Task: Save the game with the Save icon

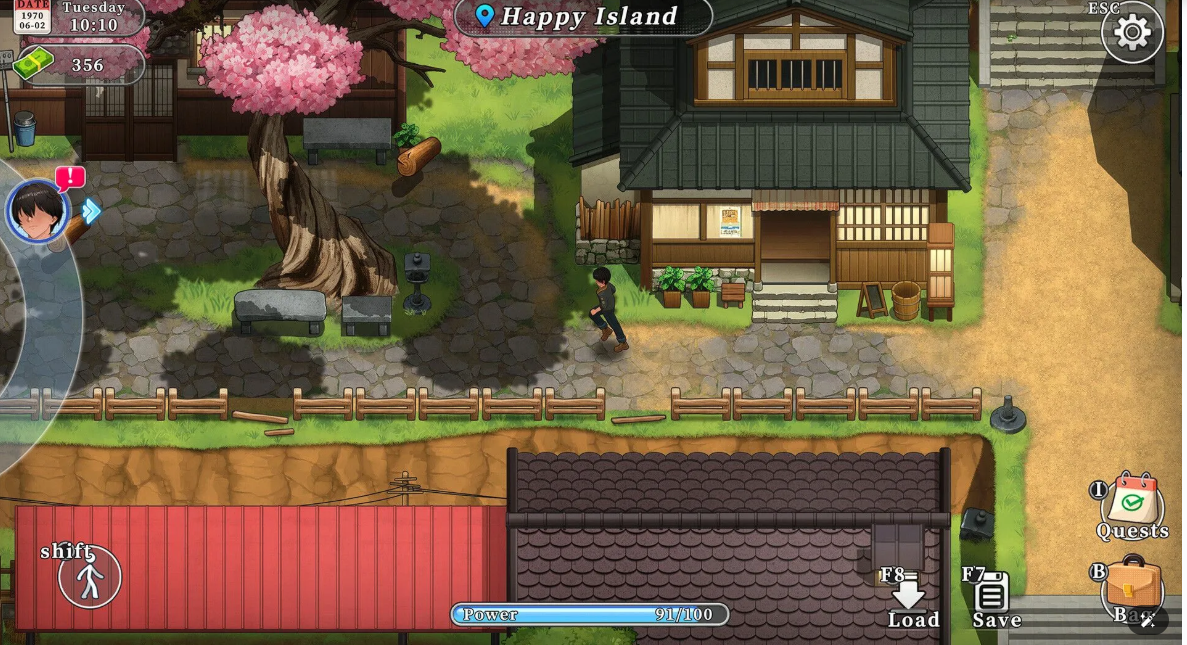Action: pyautogui.click(x=991, y=596)
